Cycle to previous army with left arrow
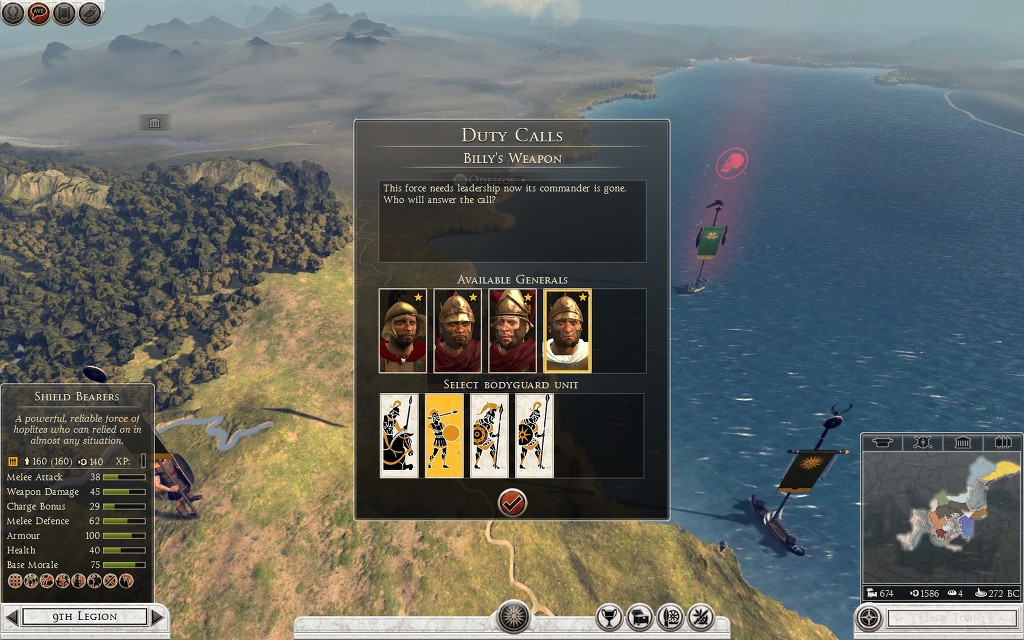The height and width of the screenshot is (640, 1024). [x=12, y=618]
